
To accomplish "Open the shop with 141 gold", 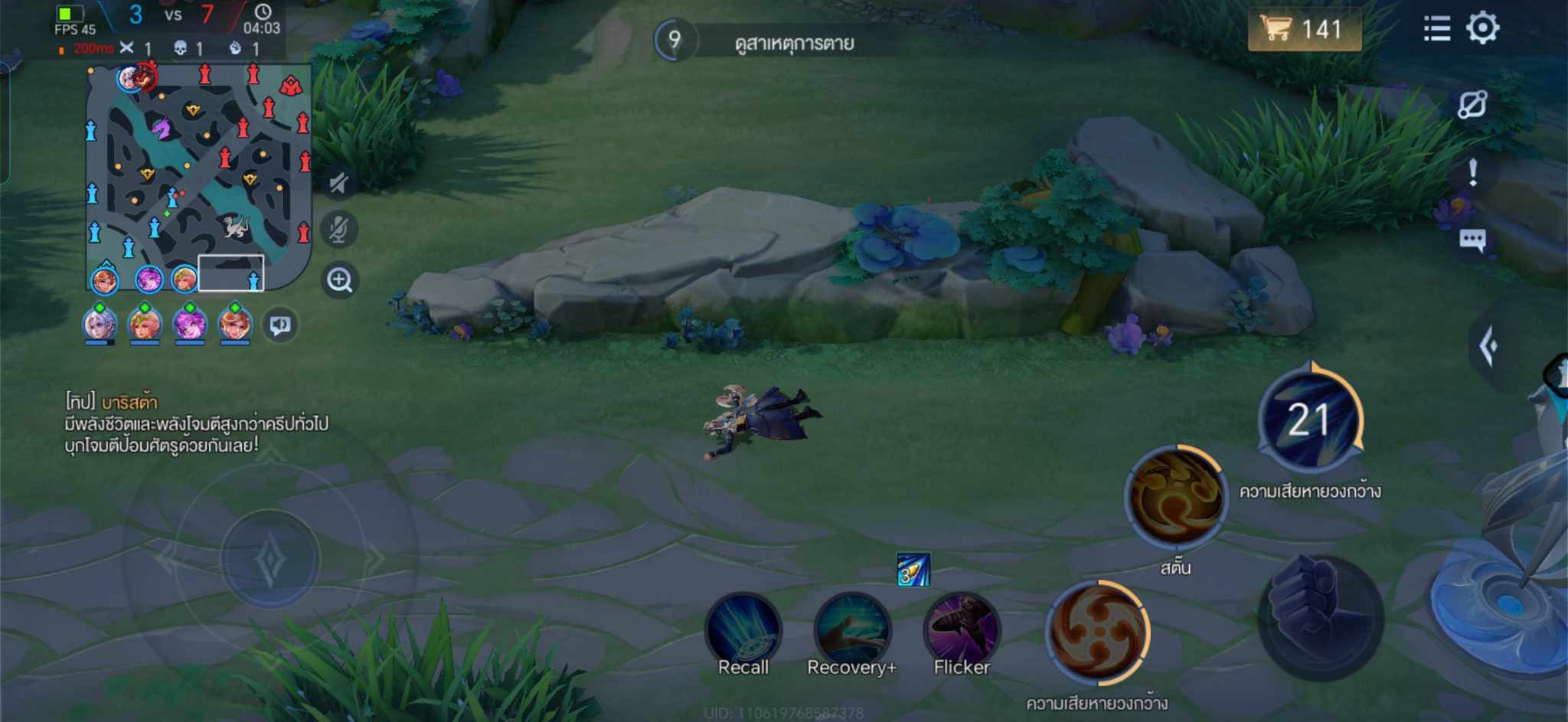I will (x=1304, y=29).
